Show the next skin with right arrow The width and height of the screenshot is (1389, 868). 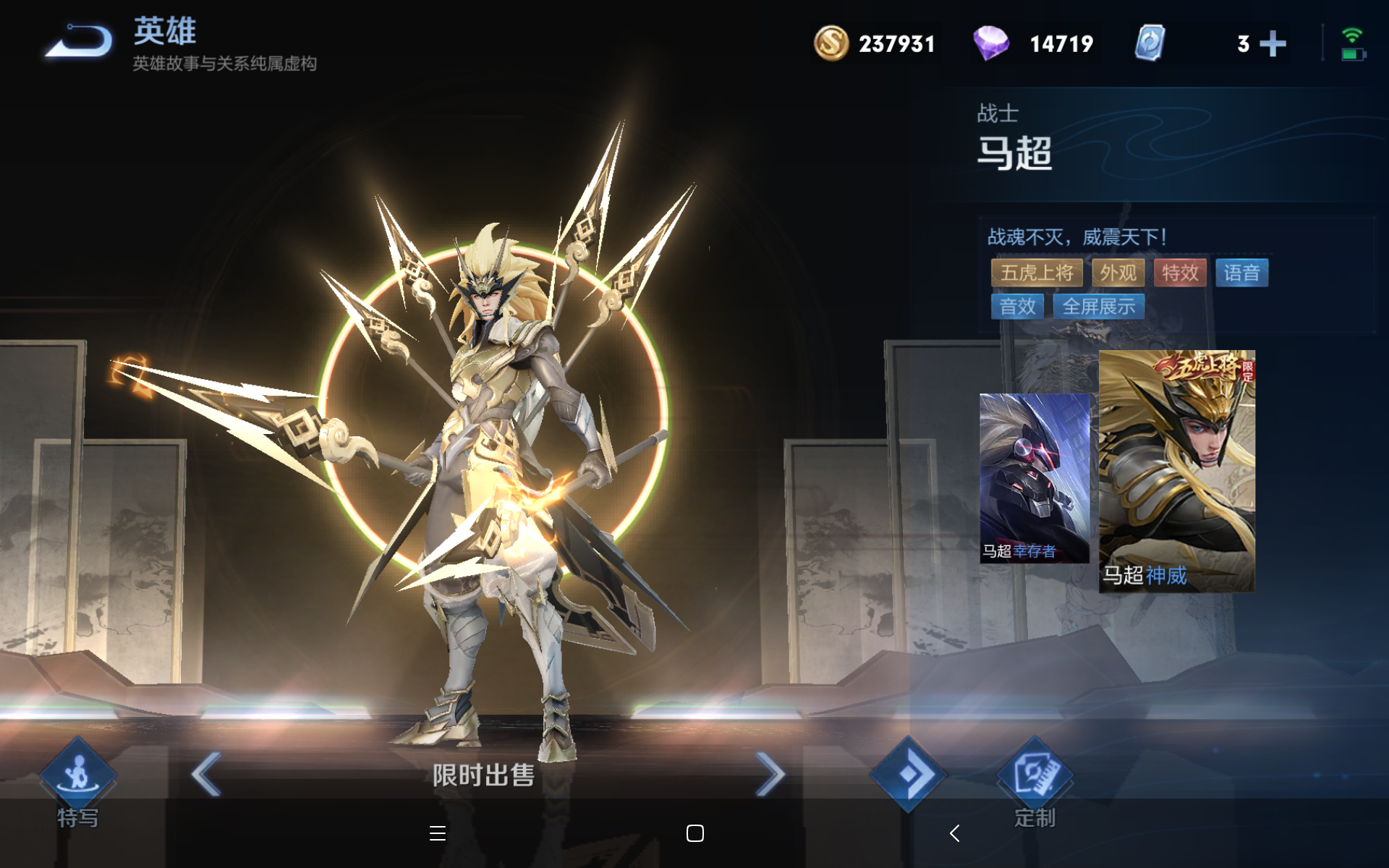tap(770, 774)
